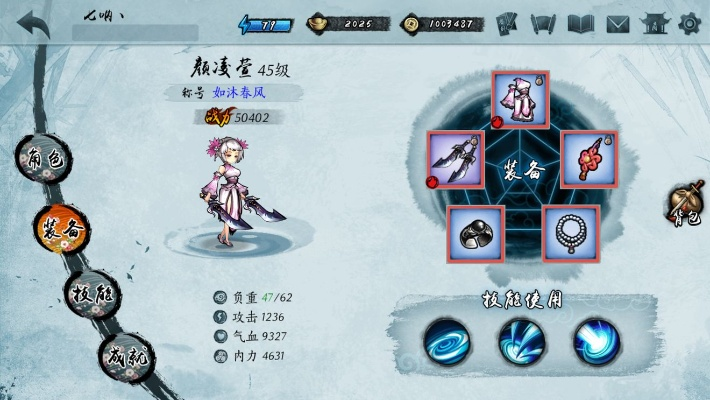Viewport: 710px width, 400px height.
Task: Show the 成就 (Achievements) tab
Action: coord(127,357)
